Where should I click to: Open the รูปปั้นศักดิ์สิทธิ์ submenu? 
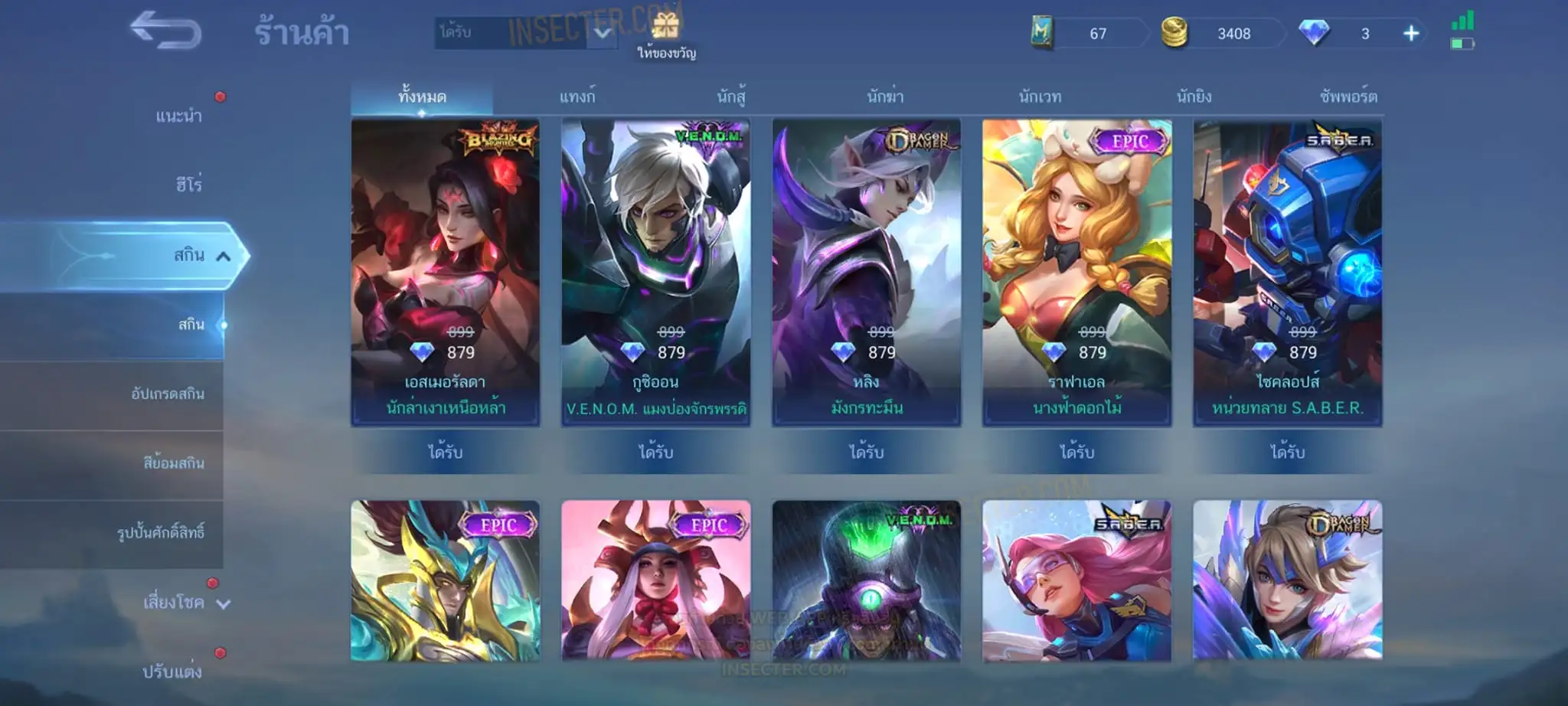click(161, 533)
